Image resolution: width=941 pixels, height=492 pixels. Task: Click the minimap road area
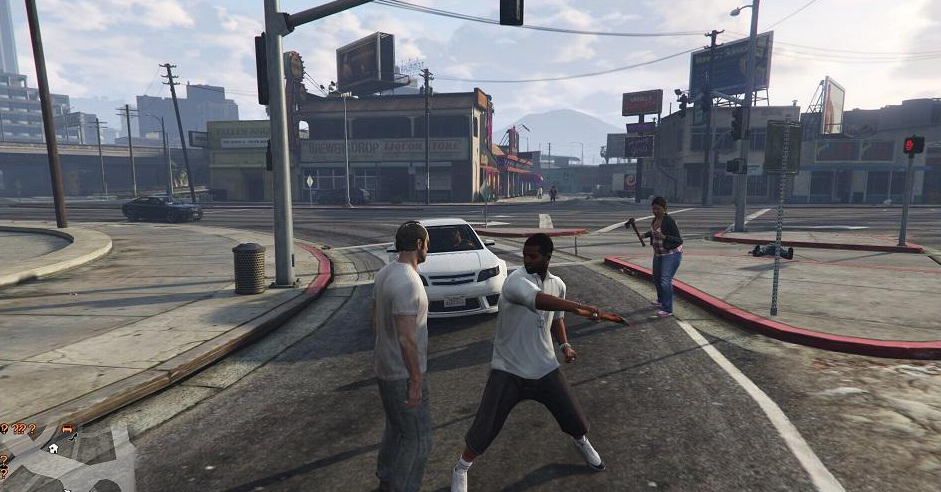pyautogui.click(x=90, y=466)
